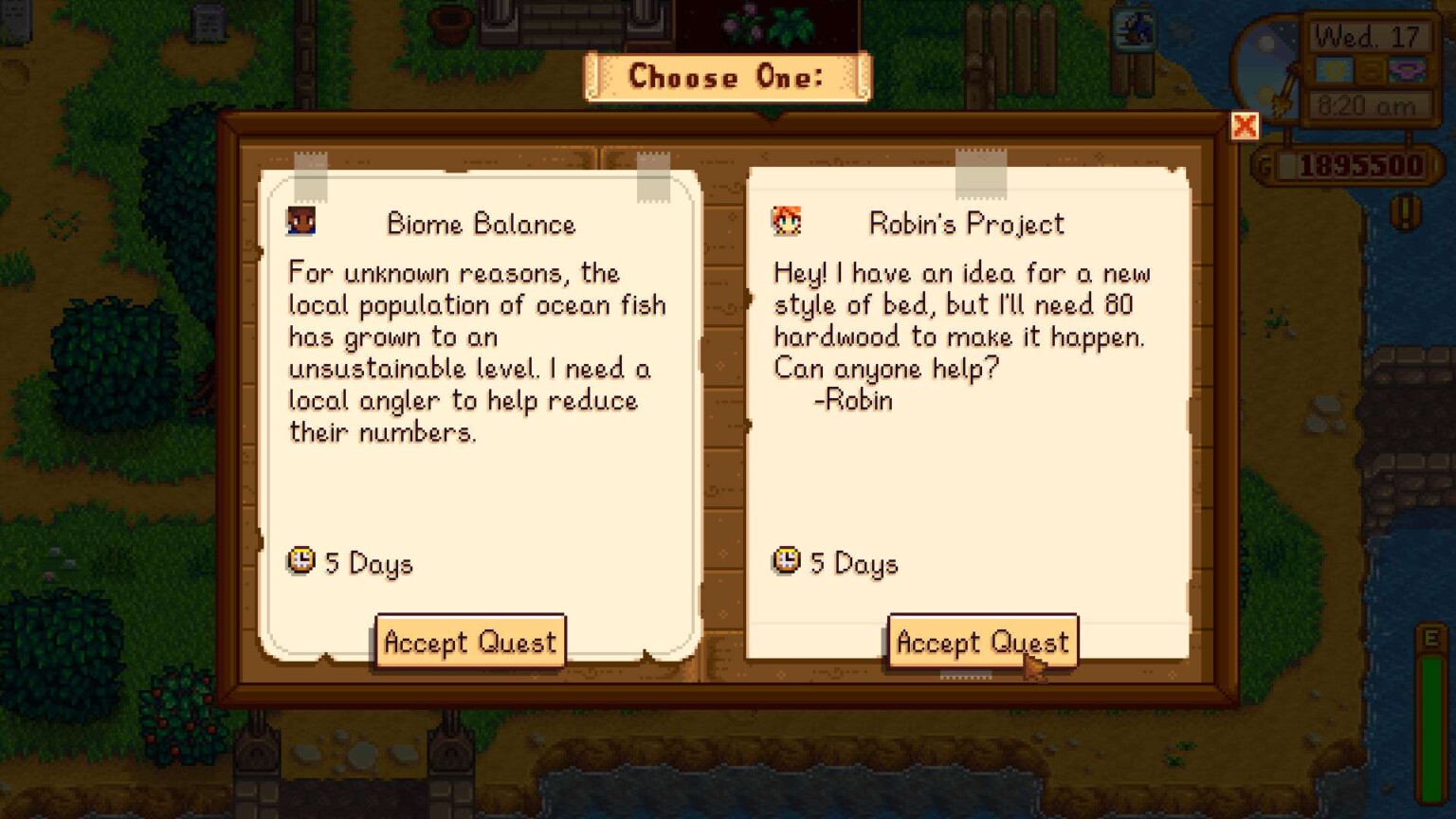This screenshot has width=1456, height=819.
Task: Click the purple flower festival icon on the HUD
Action: pyautogui.click(x=1410, y=68)
